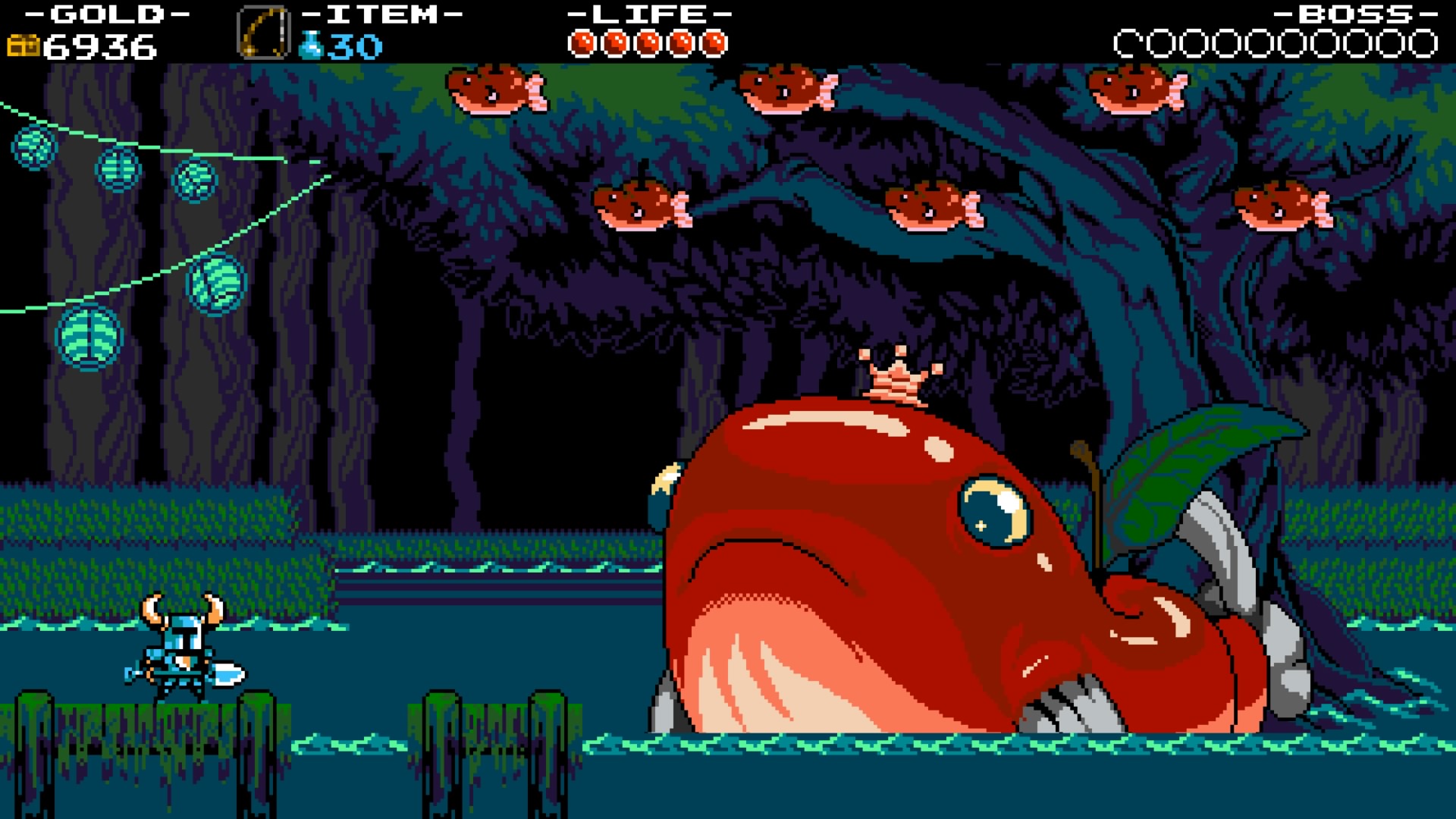The height and width of the screenshot is (819, 1456).
Task: Click the crown atop the giant apple boss
Action: [893, 374]
